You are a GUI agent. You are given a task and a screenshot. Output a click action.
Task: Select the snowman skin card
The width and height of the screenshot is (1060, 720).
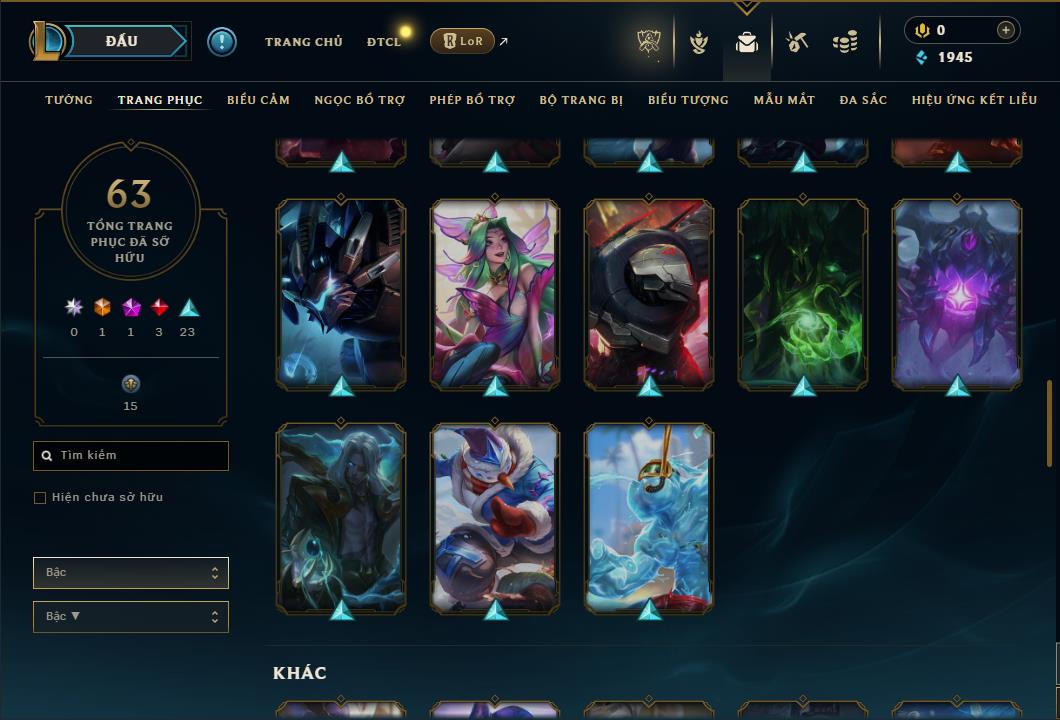click(x=495, y=517)
